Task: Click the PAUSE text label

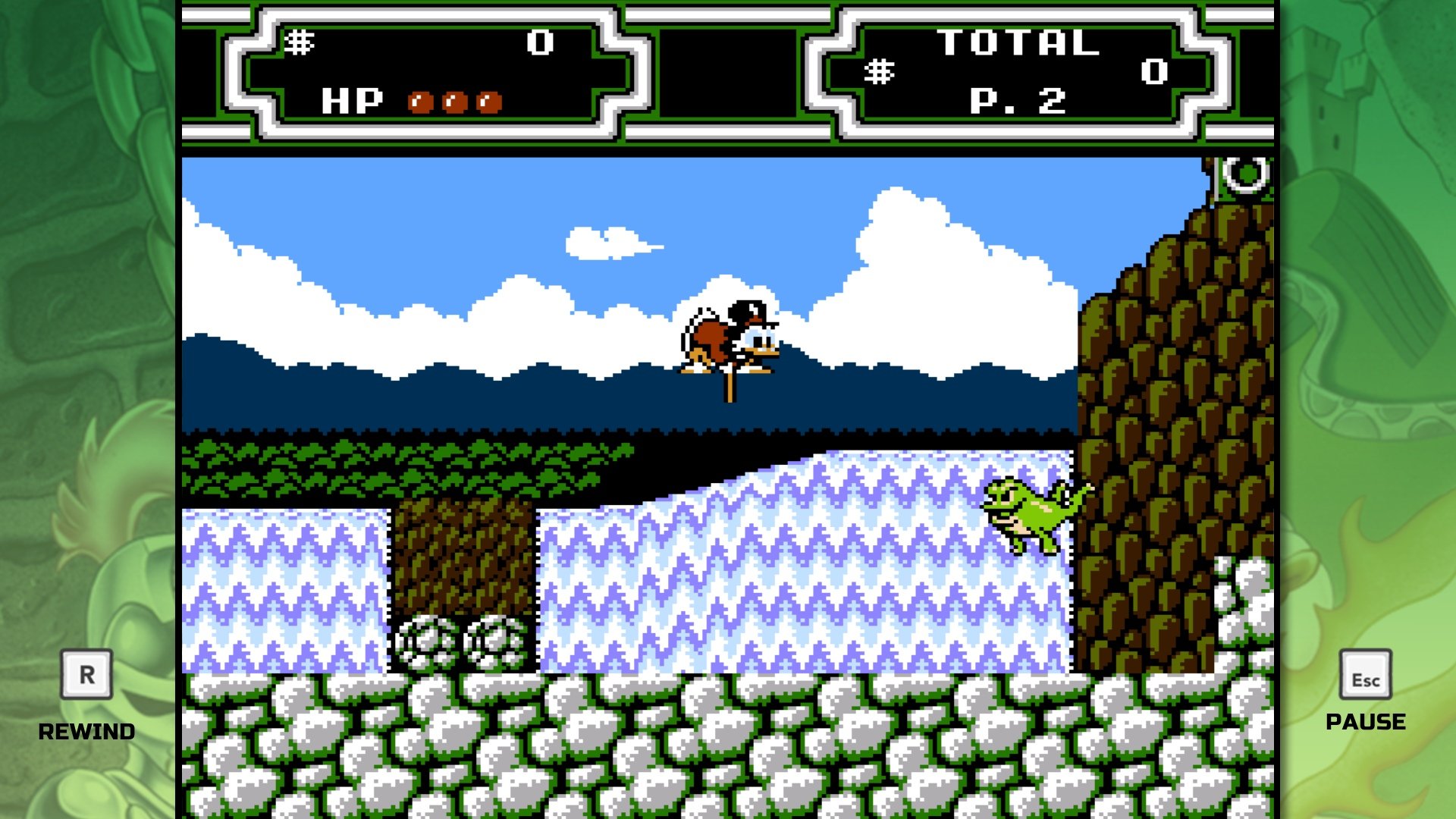Action: [x=1365, y=722]
